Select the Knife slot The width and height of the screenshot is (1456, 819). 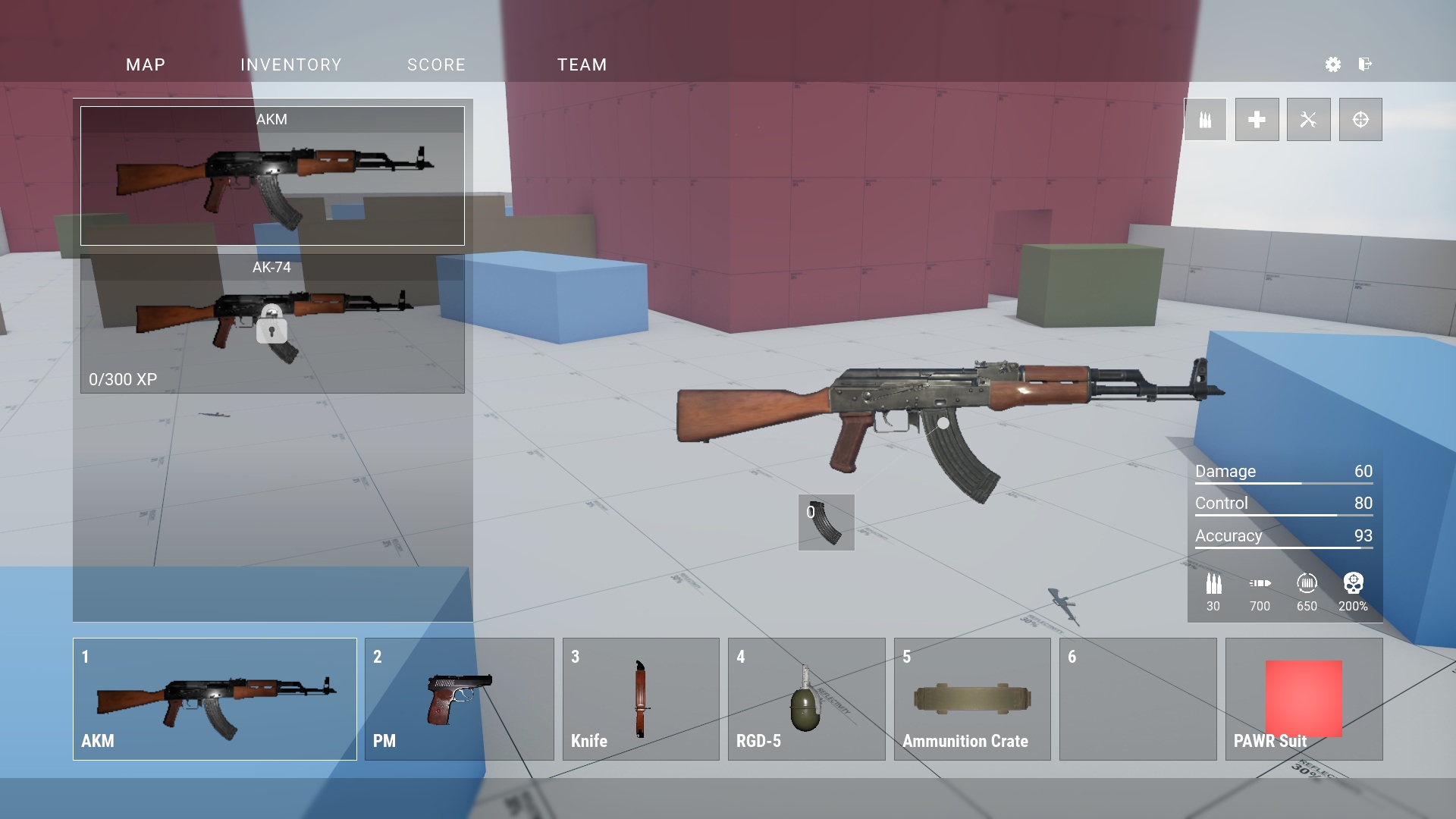641,699
